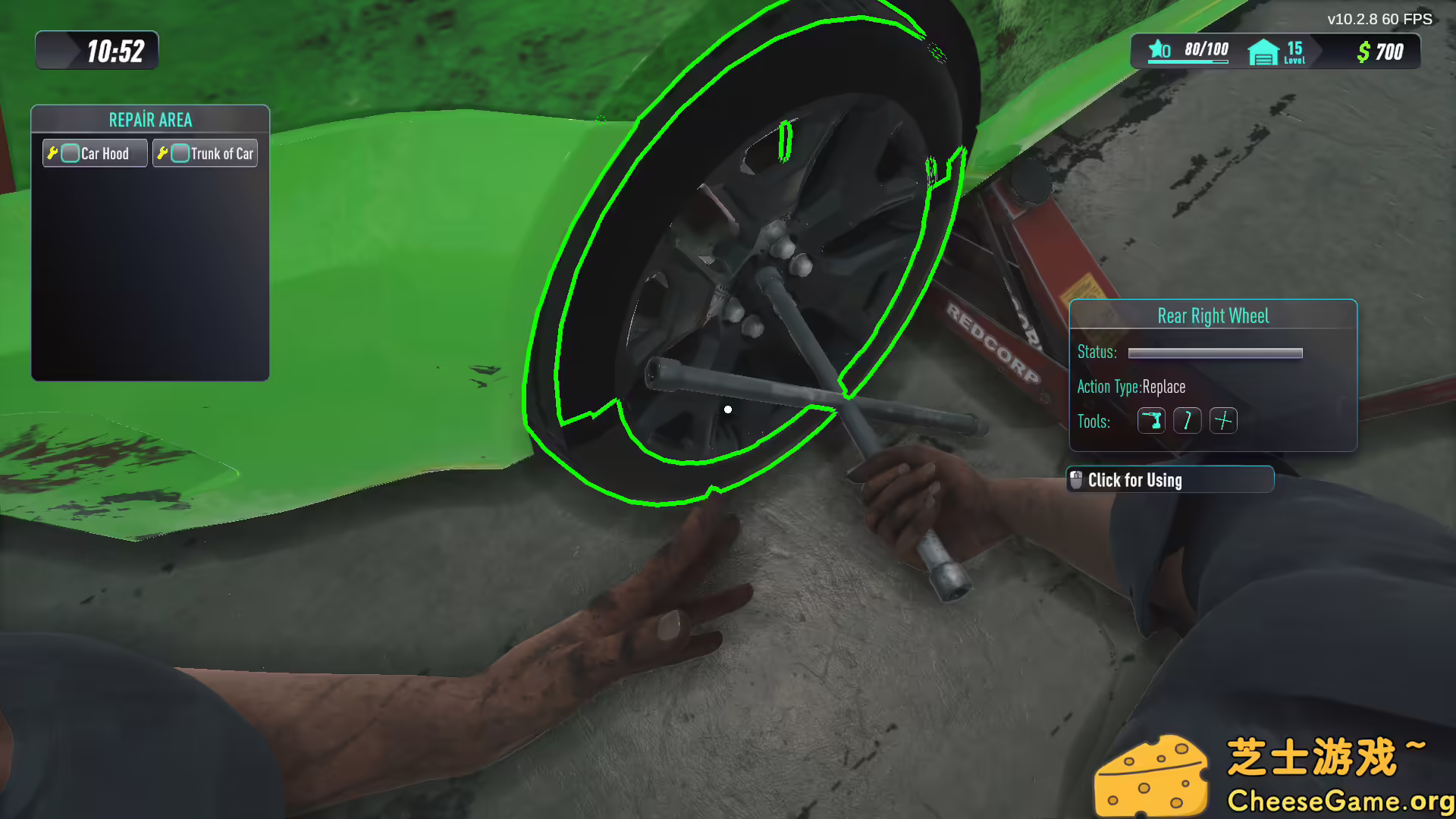Click the garage Level 15 icon

coord(1263,52)
